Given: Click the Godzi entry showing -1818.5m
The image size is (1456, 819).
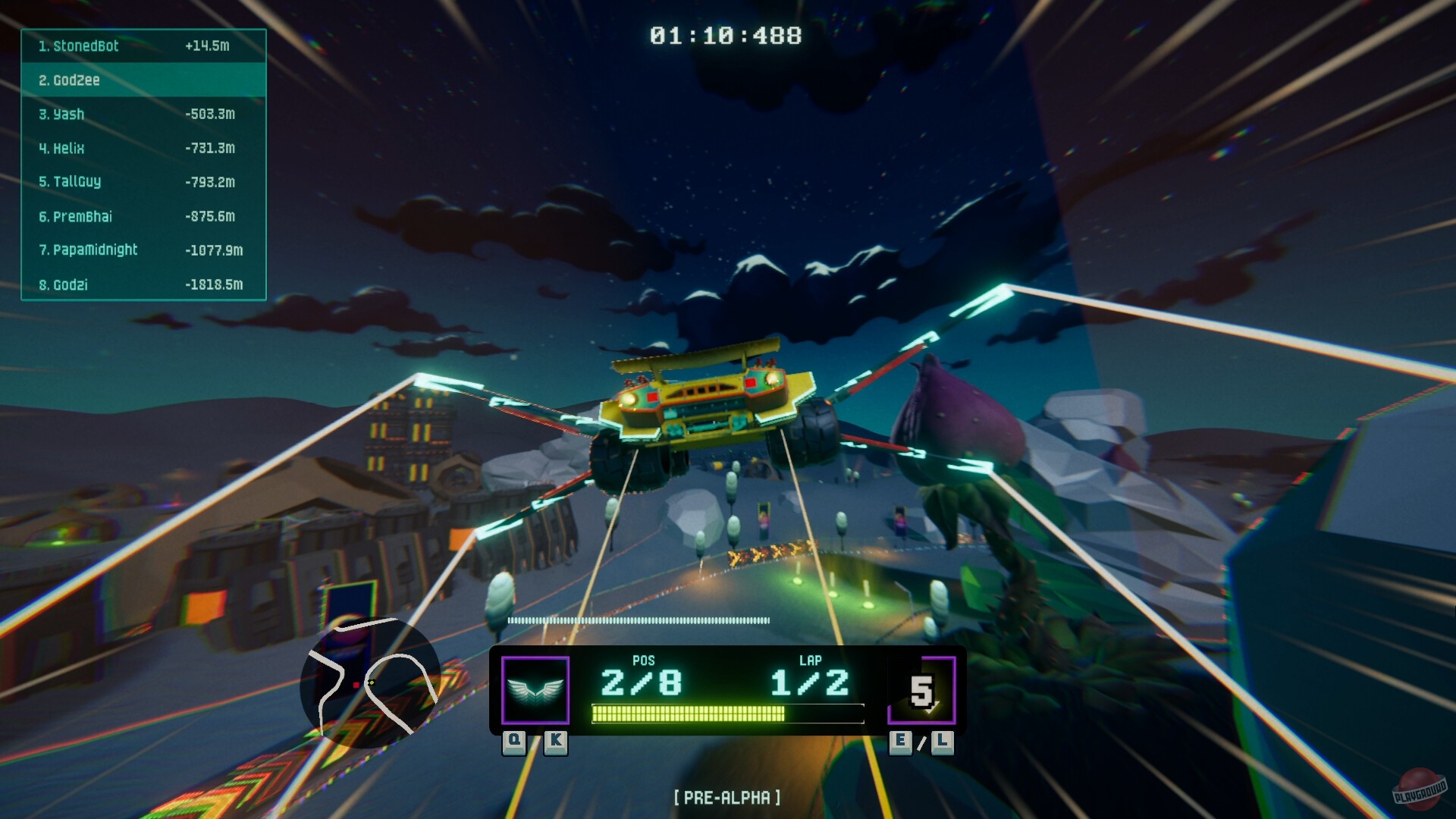Looking at the screenshot, I should (x=143, y=284).
